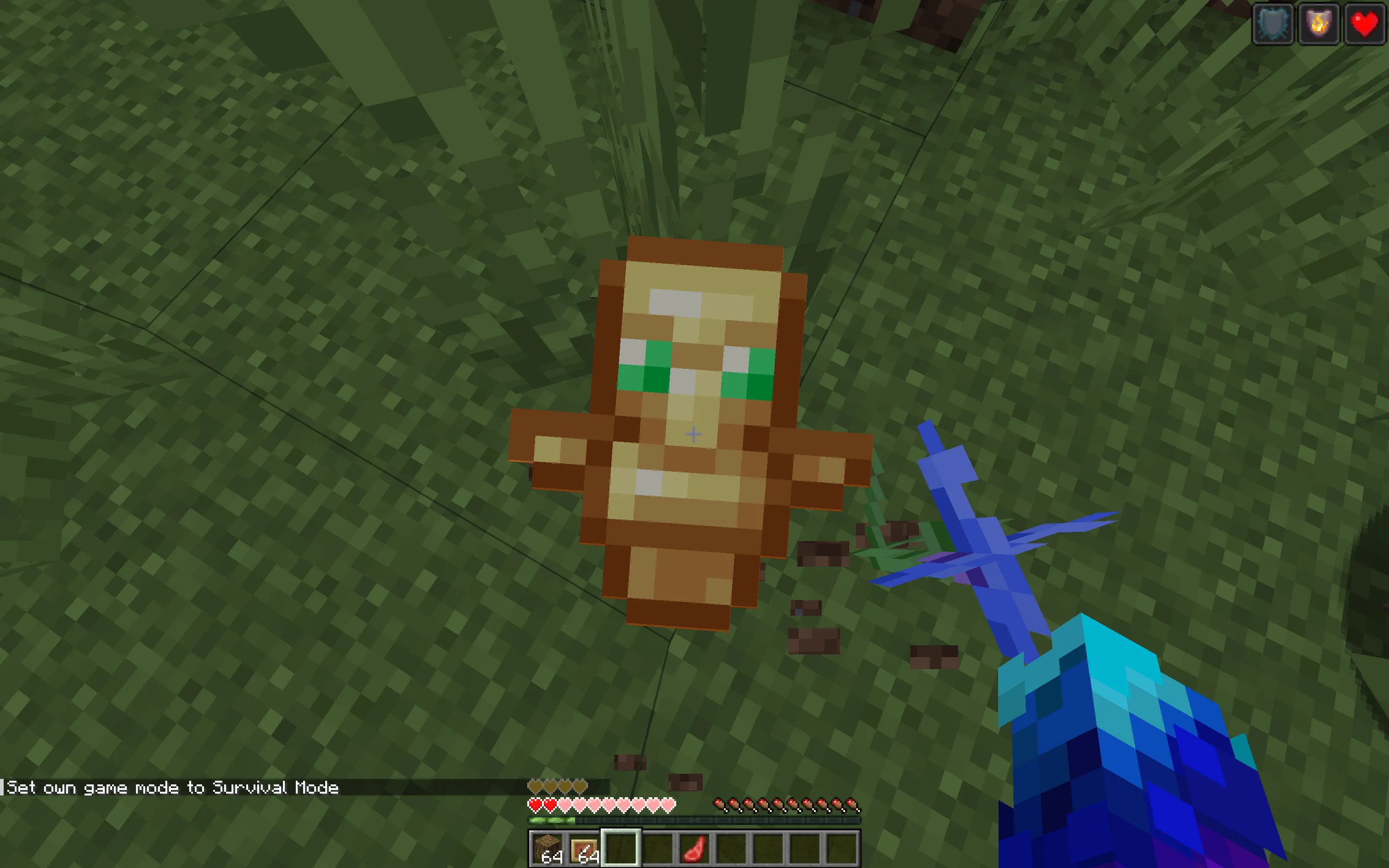Click the first red heart in health bar
1389x868 pixels.
point(536,804)
